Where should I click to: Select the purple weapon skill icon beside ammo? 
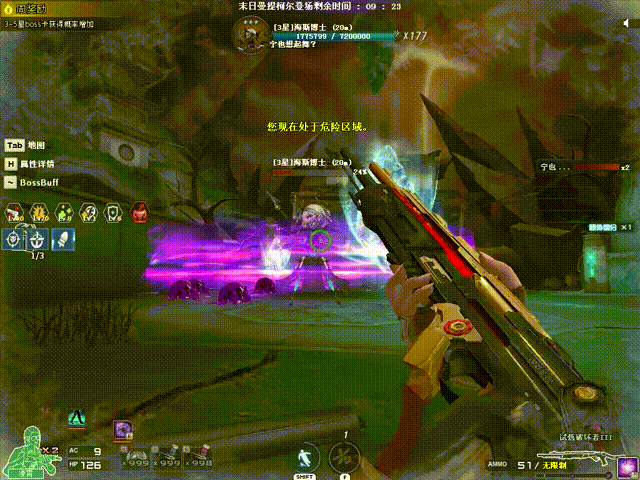tap(627, 465)
